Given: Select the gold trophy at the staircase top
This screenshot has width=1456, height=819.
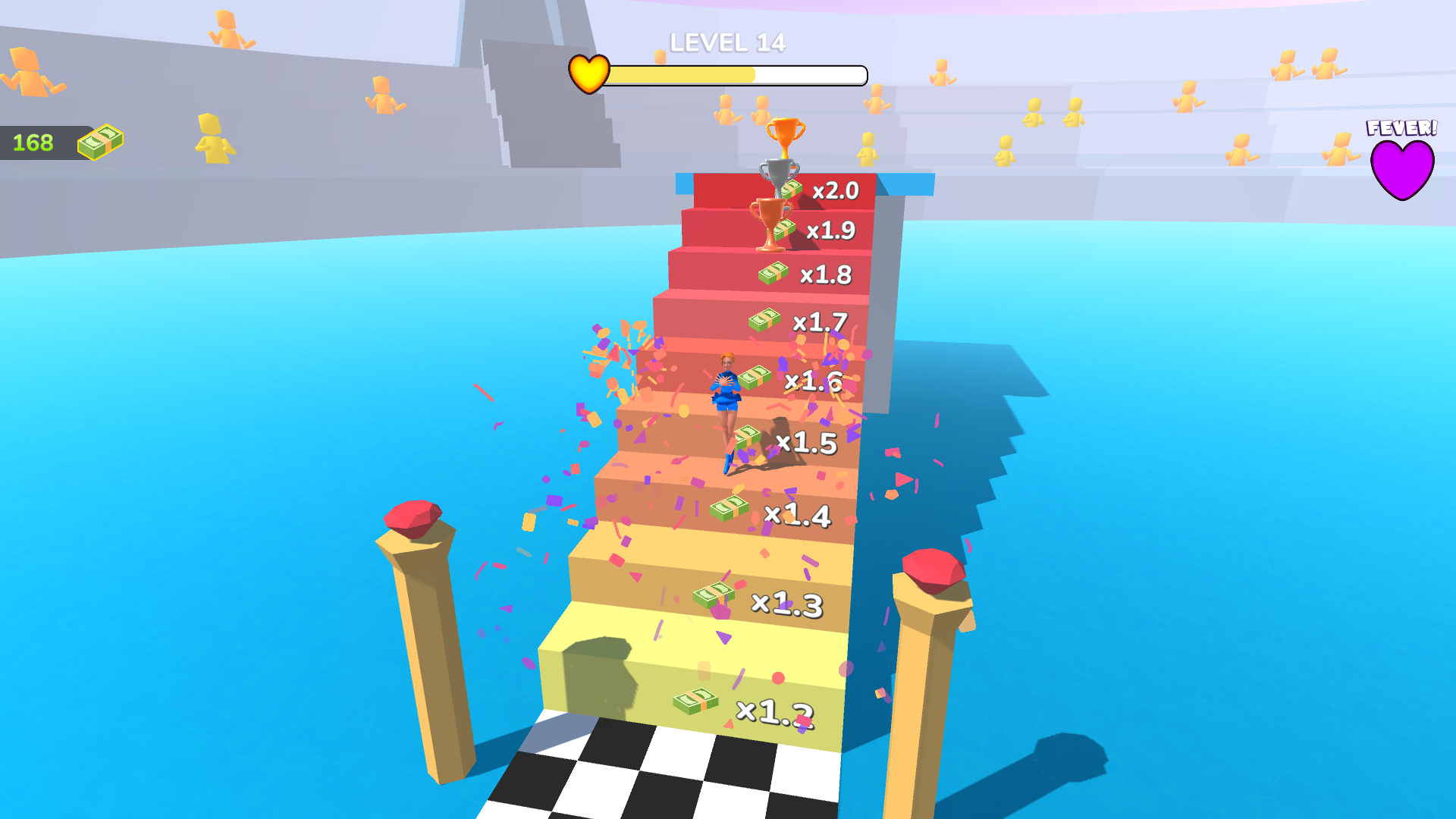Looking at the screenshot, I should pyautogui.click(x=785, y=136).
